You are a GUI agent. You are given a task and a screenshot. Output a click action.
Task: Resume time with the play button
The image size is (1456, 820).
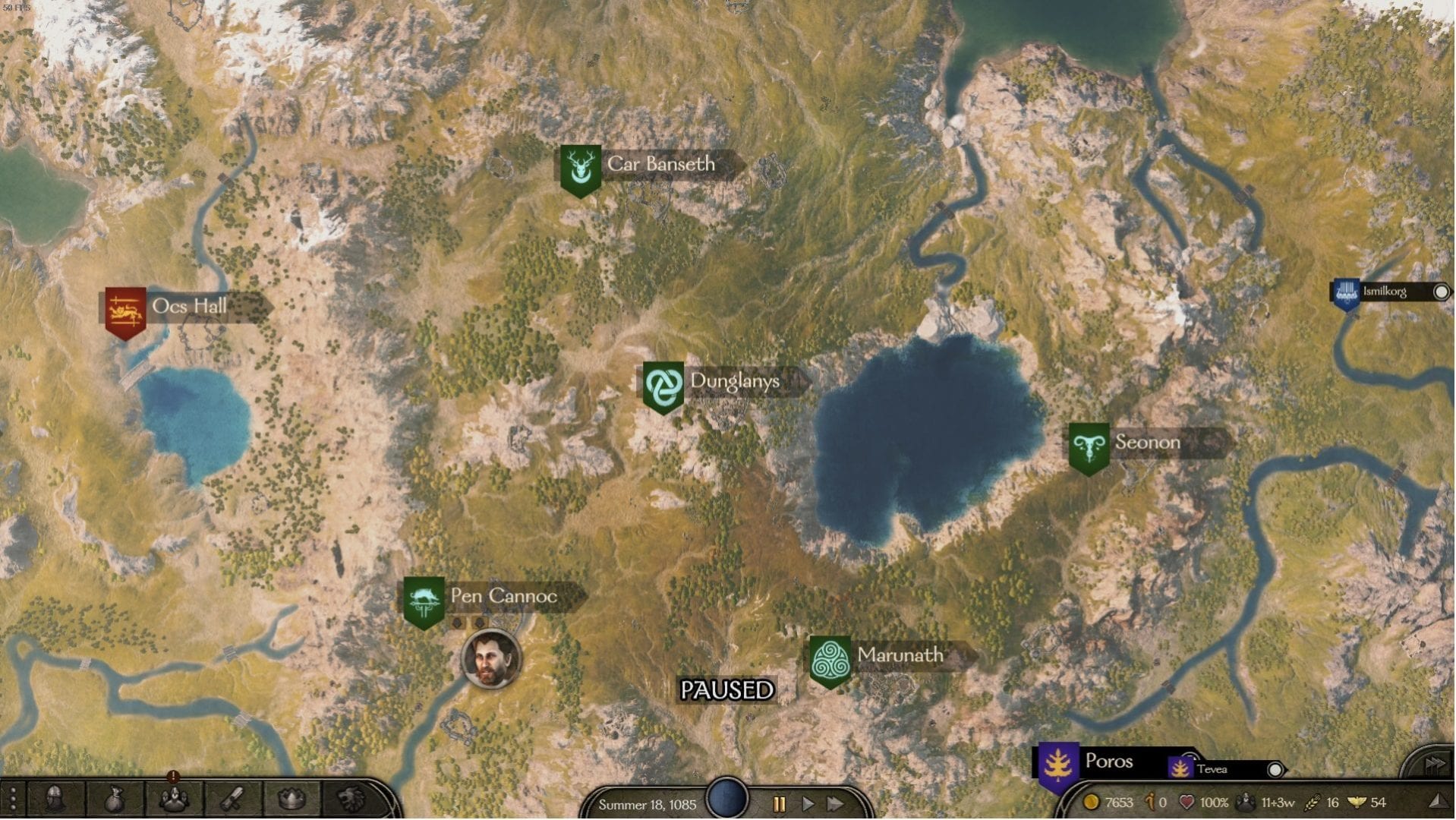click(808, 803)
